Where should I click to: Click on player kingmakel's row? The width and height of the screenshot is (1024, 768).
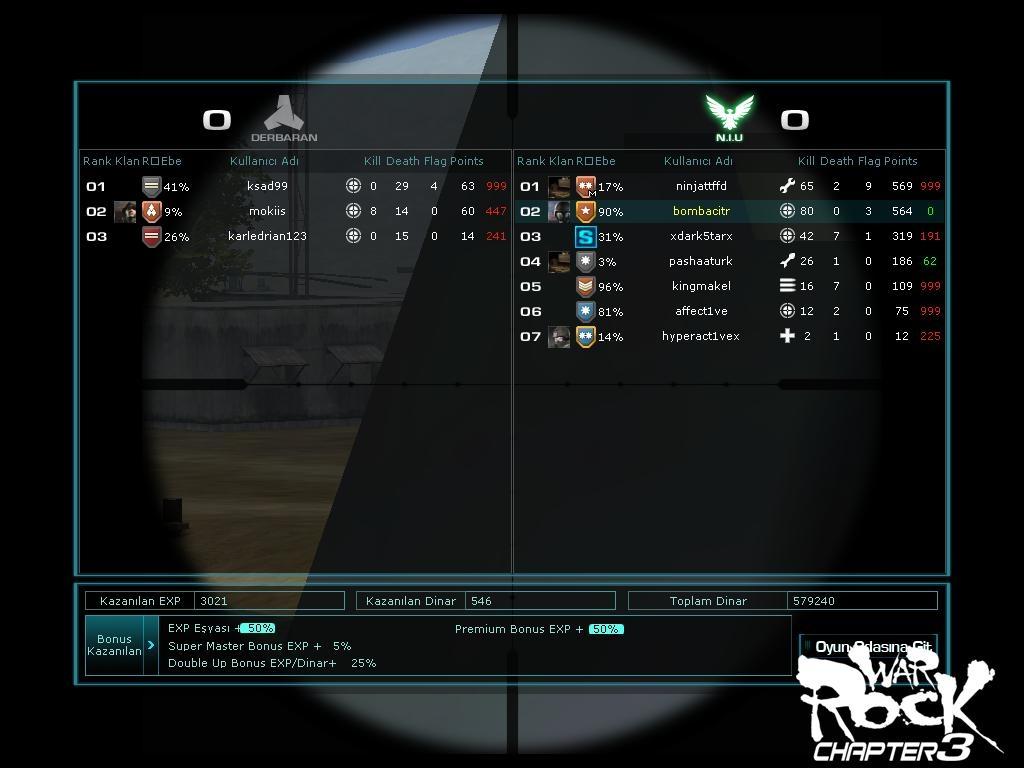click(701, 286)
